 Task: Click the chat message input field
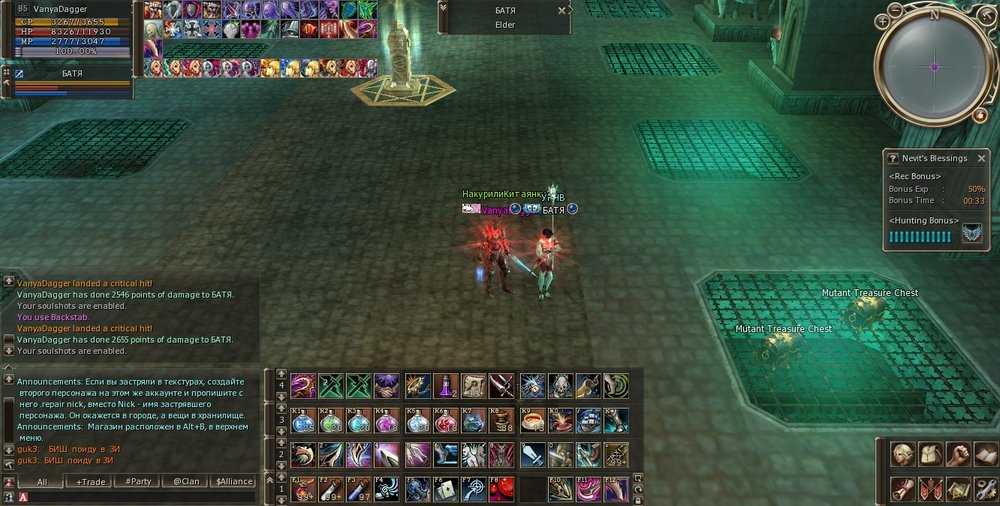(x=140, y=497)
